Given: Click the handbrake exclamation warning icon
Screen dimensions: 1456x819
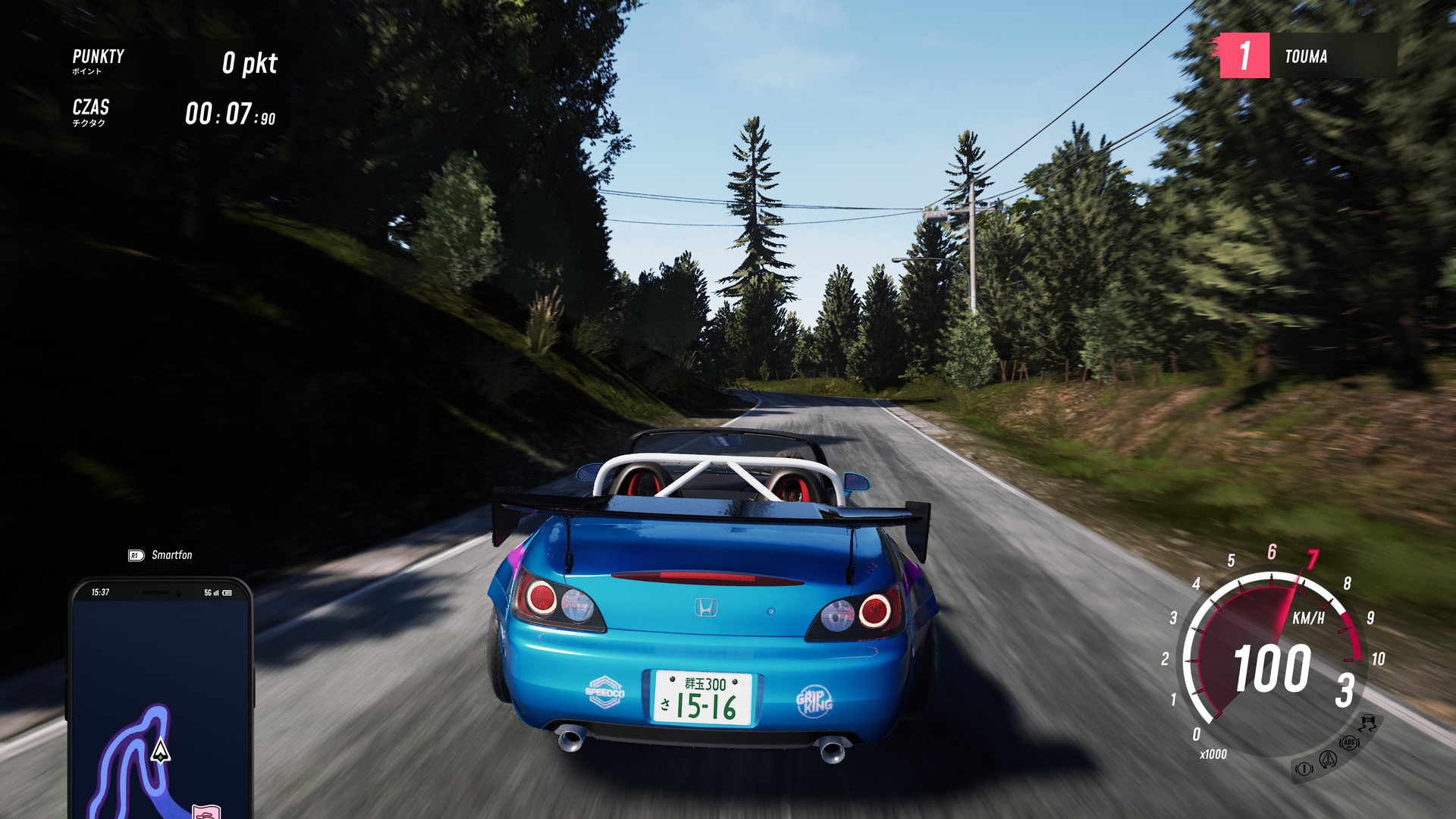Looking at the screenshot, I should click(1304, 769).
